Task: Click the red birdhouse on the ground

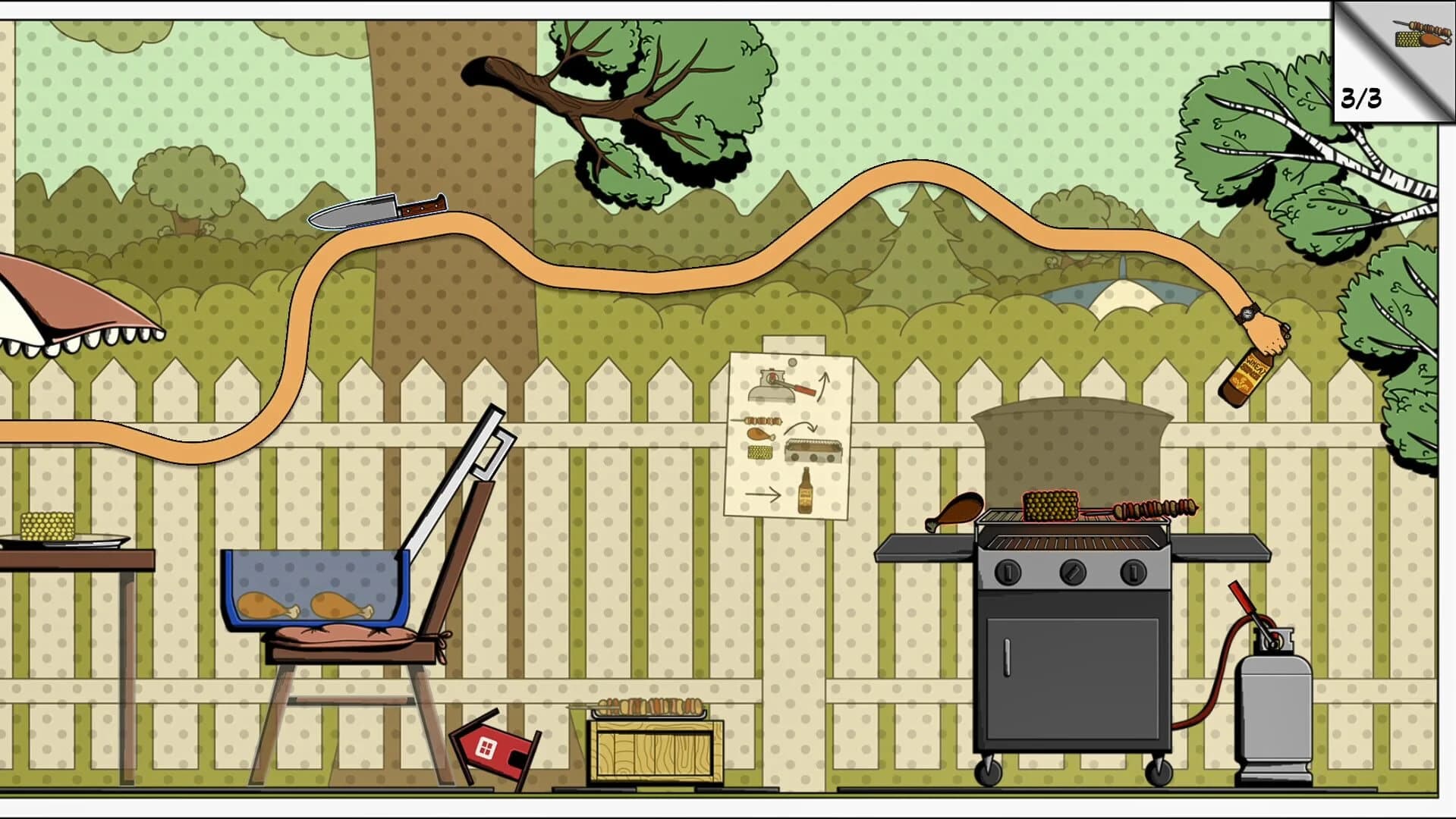Action: point(493,747)
